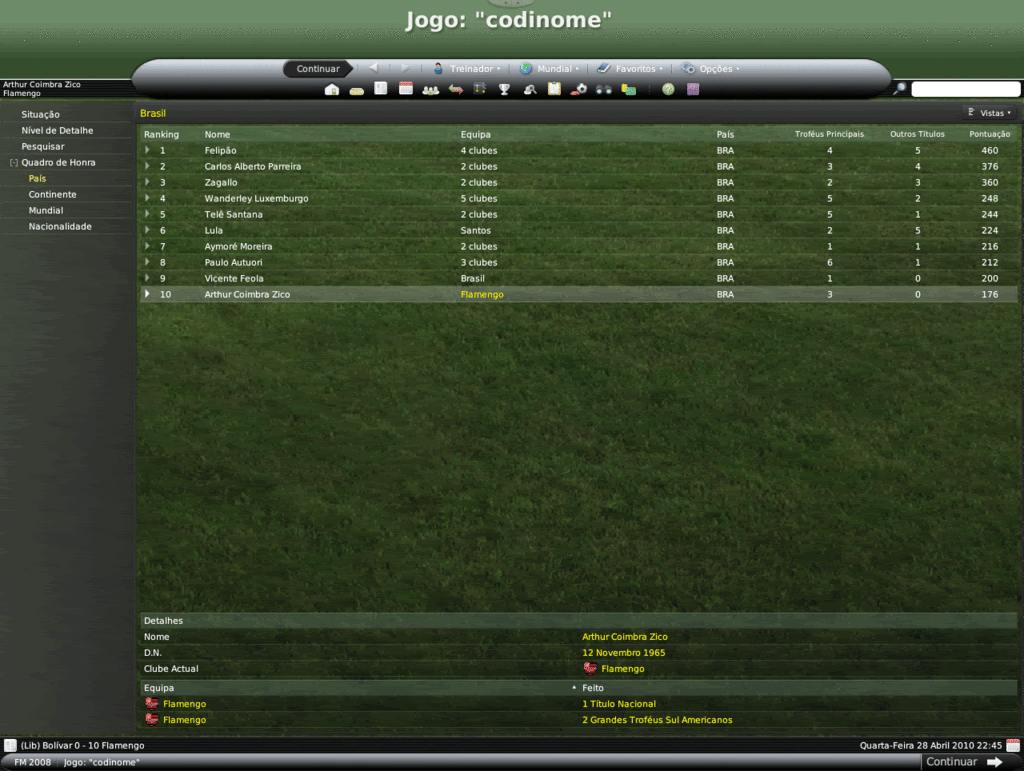Show the Nacionalidade honour board
The width and height of the screenshot is (1024, 771).
pos(60,227)
